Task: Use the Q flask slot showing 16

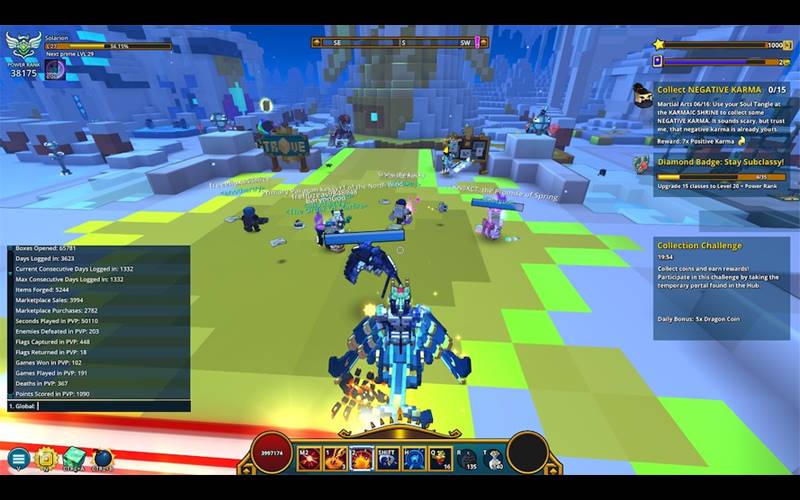Action: pyautogui.click(x=439, y=459)
